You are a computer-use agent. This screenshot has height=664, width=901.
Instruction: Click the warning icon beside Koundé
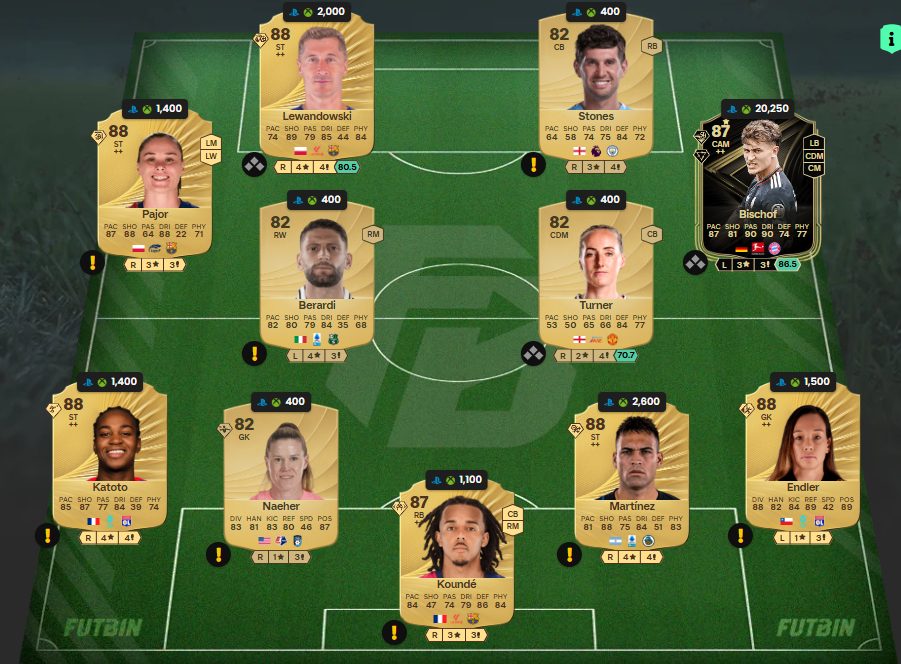394,632
